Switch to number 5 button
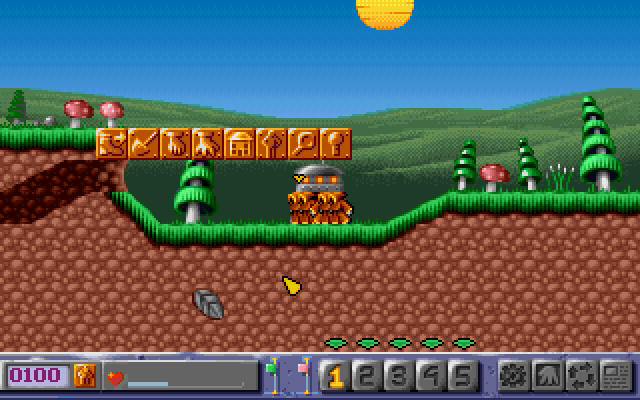Image resolution: width=640 pixels, height=400 pixels. 461,376
